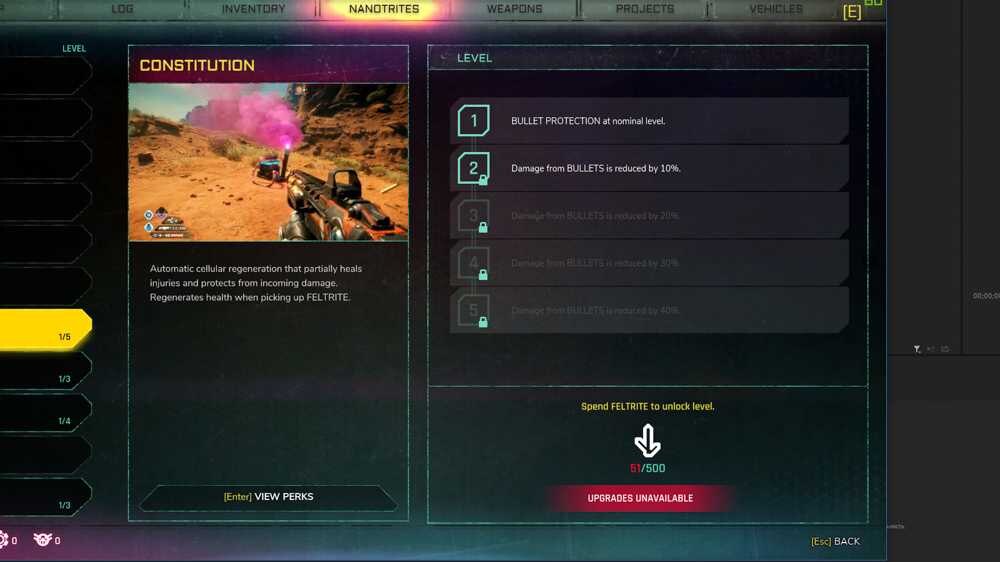
Task: Select locked level 5 bullets 40% row
Action: click(648, 310)
